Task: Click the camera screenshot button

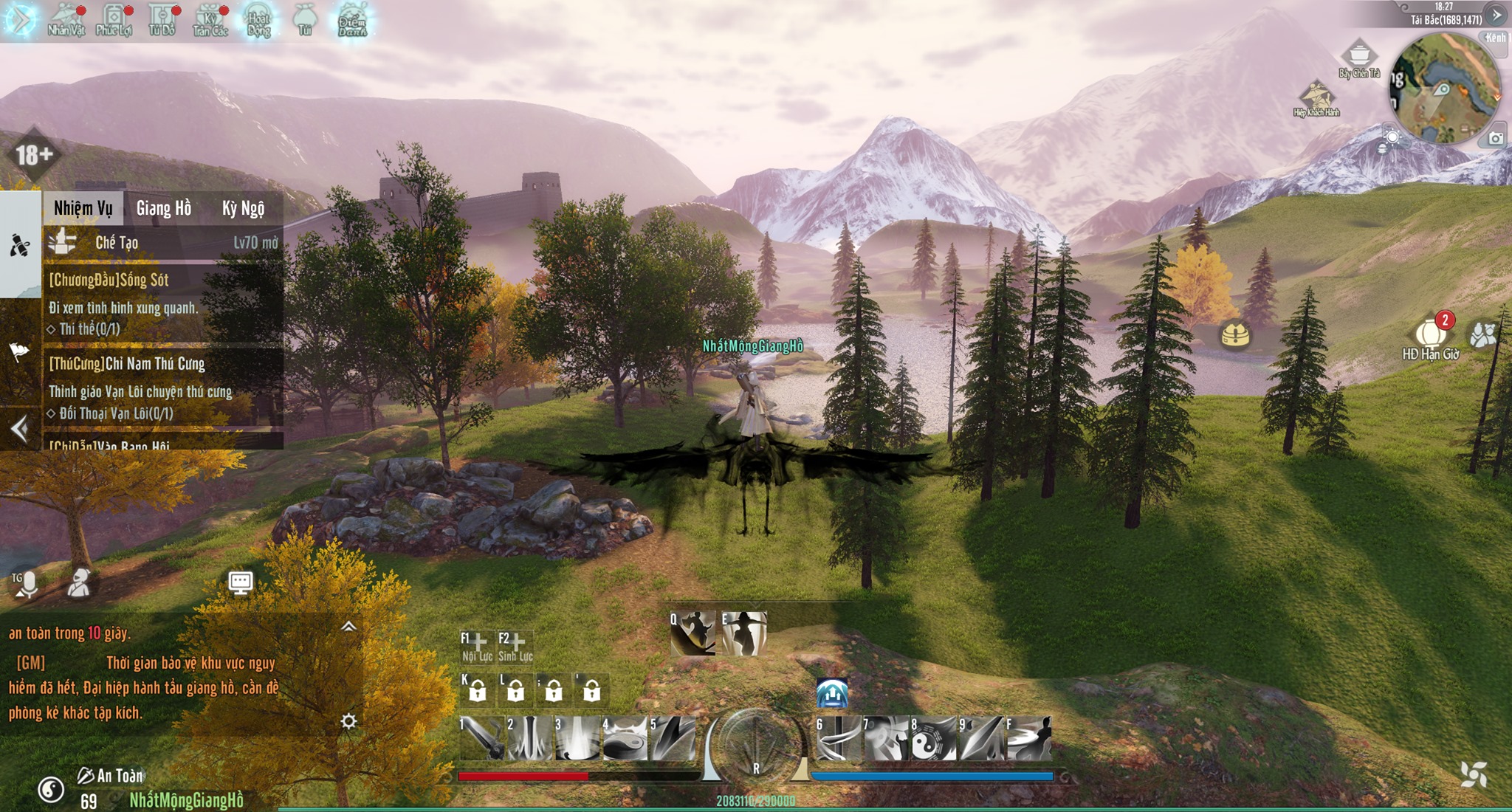Action: point(1495,139)
